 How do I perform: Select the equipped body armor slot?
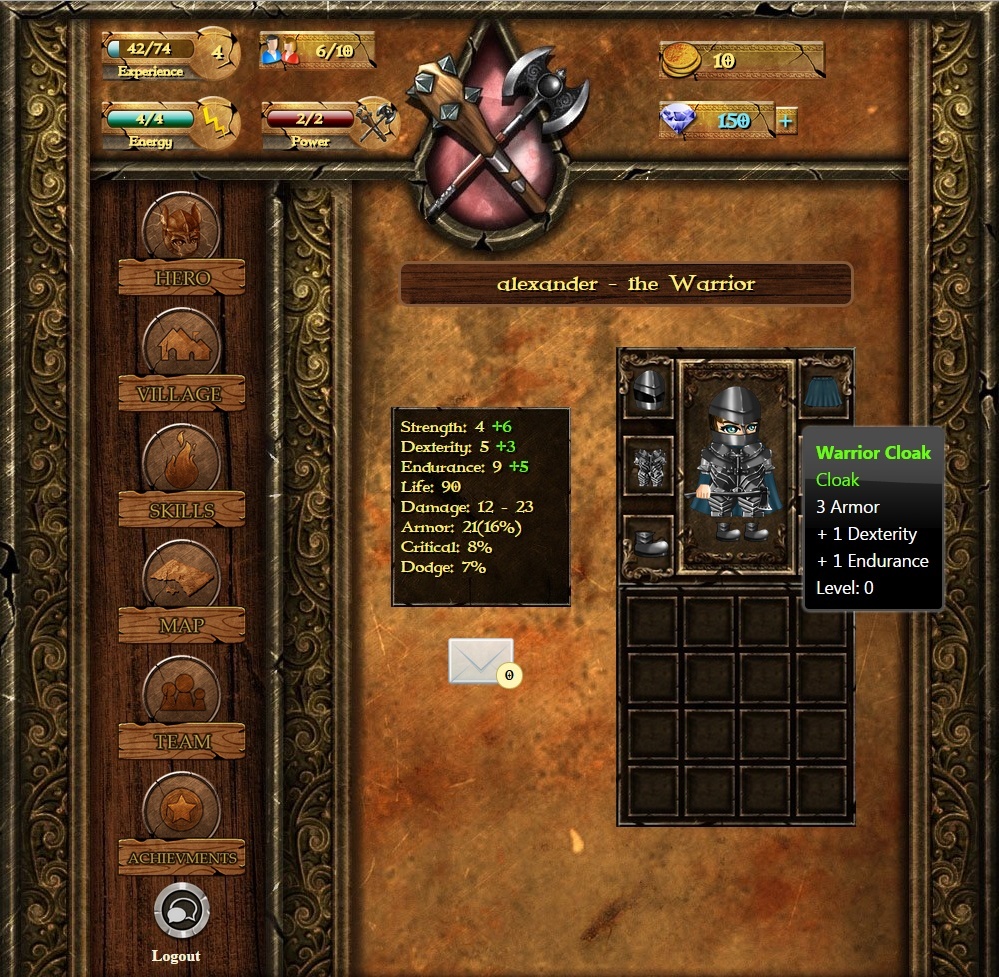[648, 465]
